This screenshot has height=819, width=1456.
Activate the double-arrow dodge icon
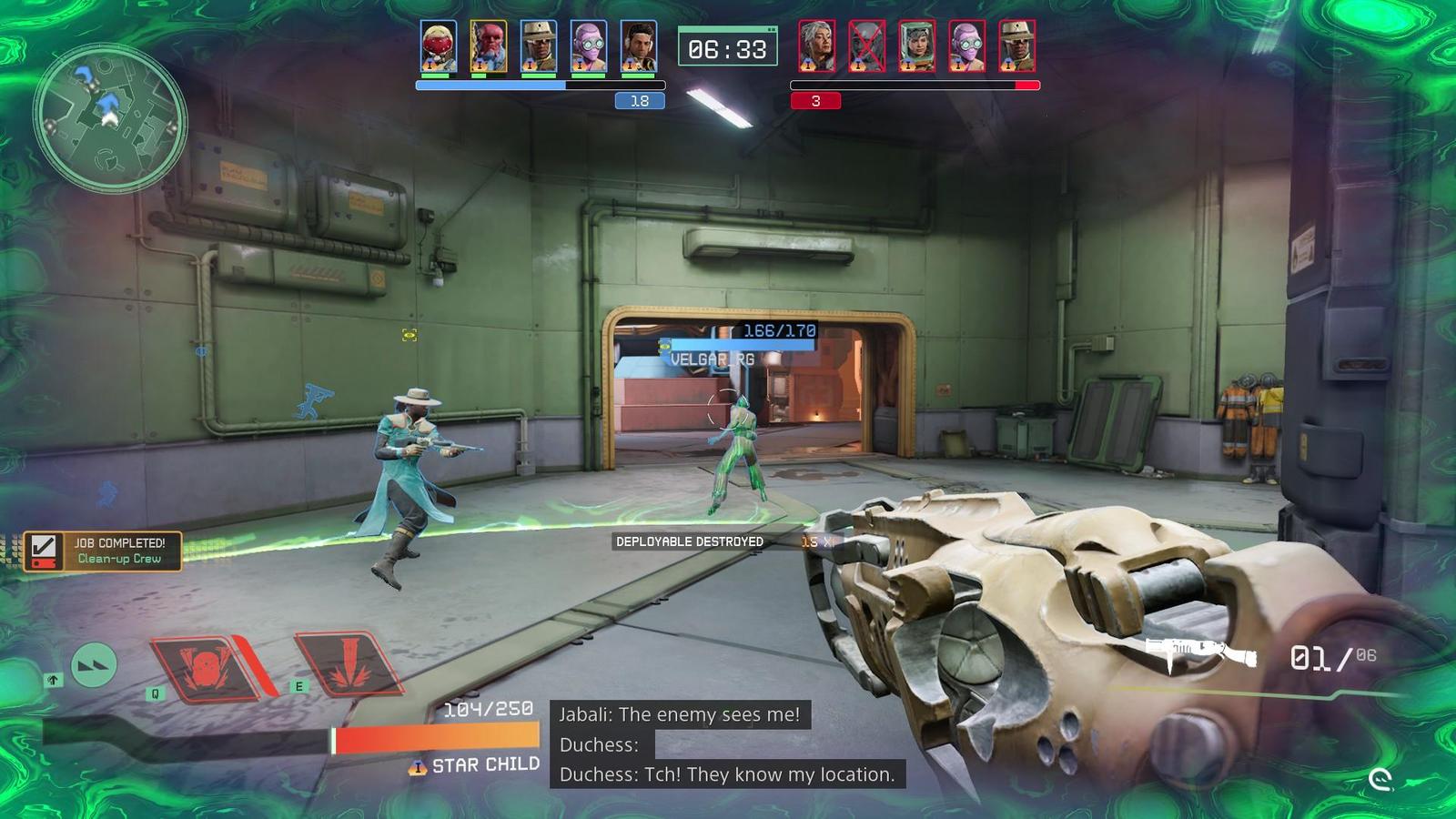tap(94, 665)
